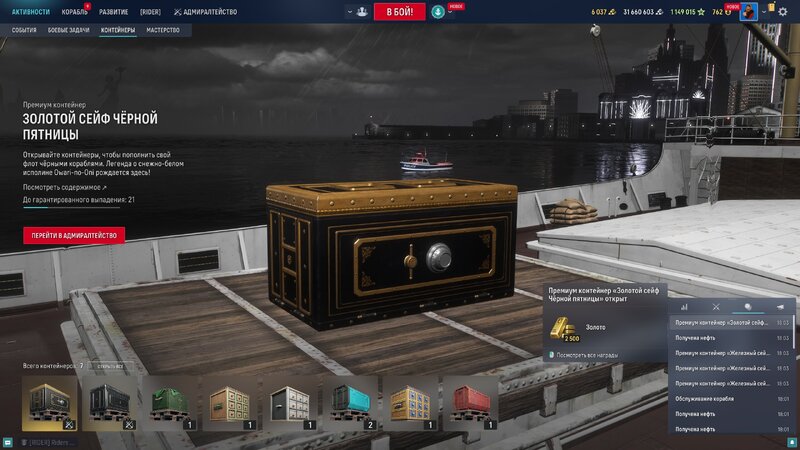This screenshot has height=450, width=800.
Task: Open the settings gear icon
Action: pyautogui.click(x=783, y=12)
